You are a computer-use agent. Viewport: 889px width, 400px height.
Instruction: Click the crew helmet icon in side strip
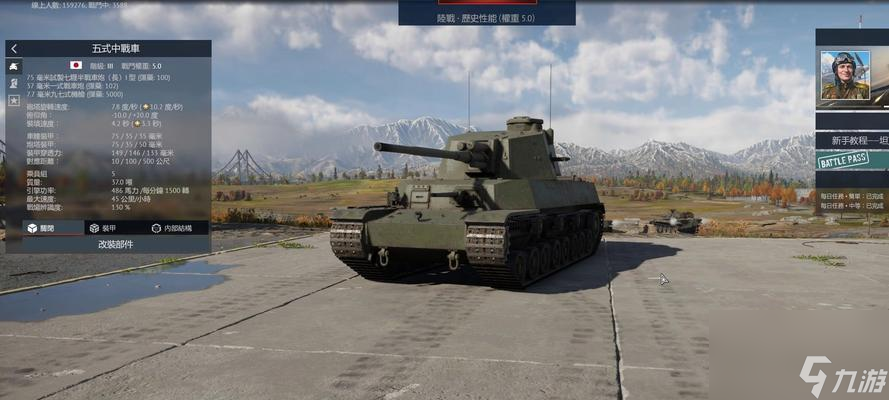click(x=14, y=83)
